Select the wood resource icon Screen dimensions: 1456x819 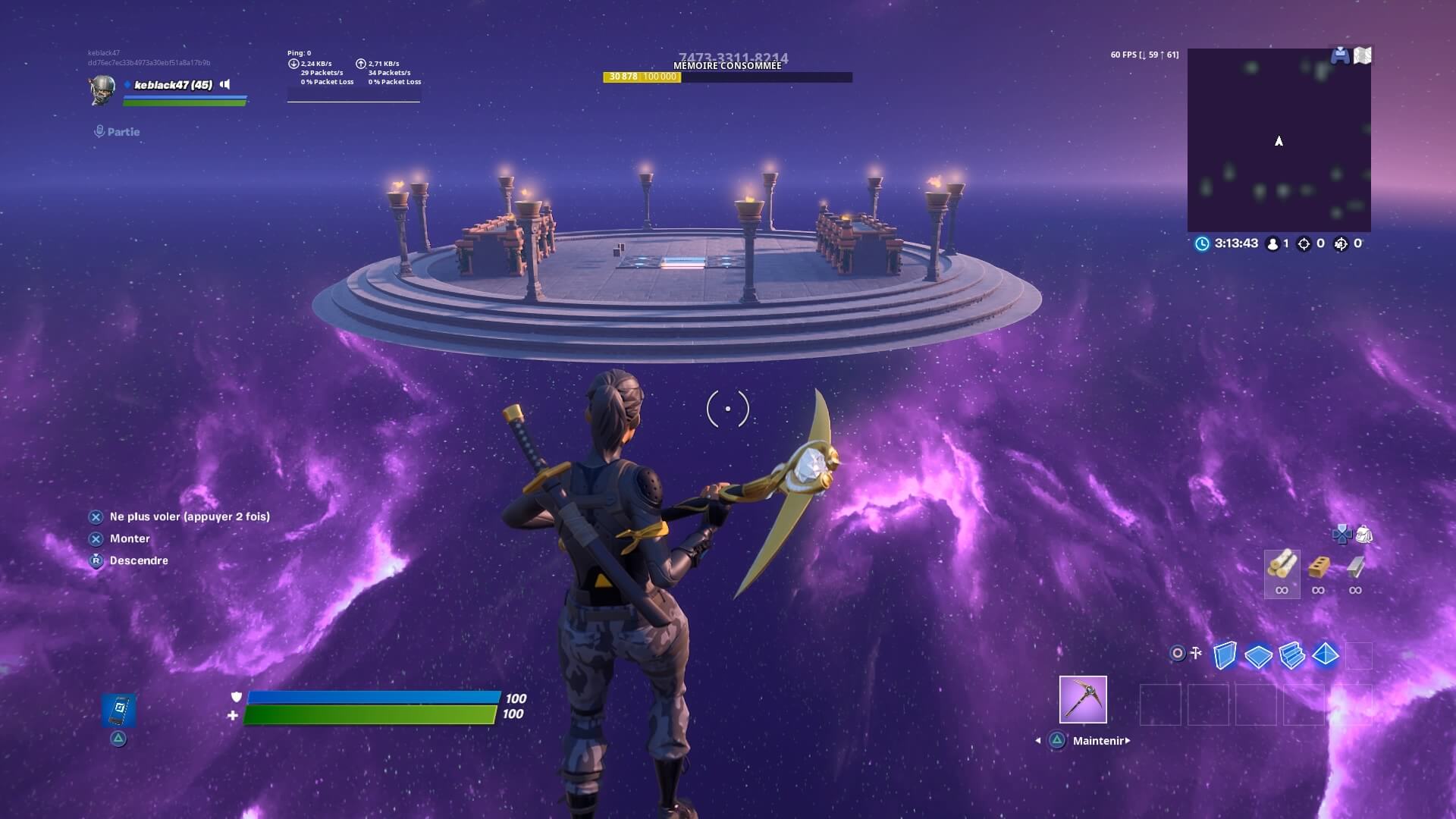(x=1282, y=568)
